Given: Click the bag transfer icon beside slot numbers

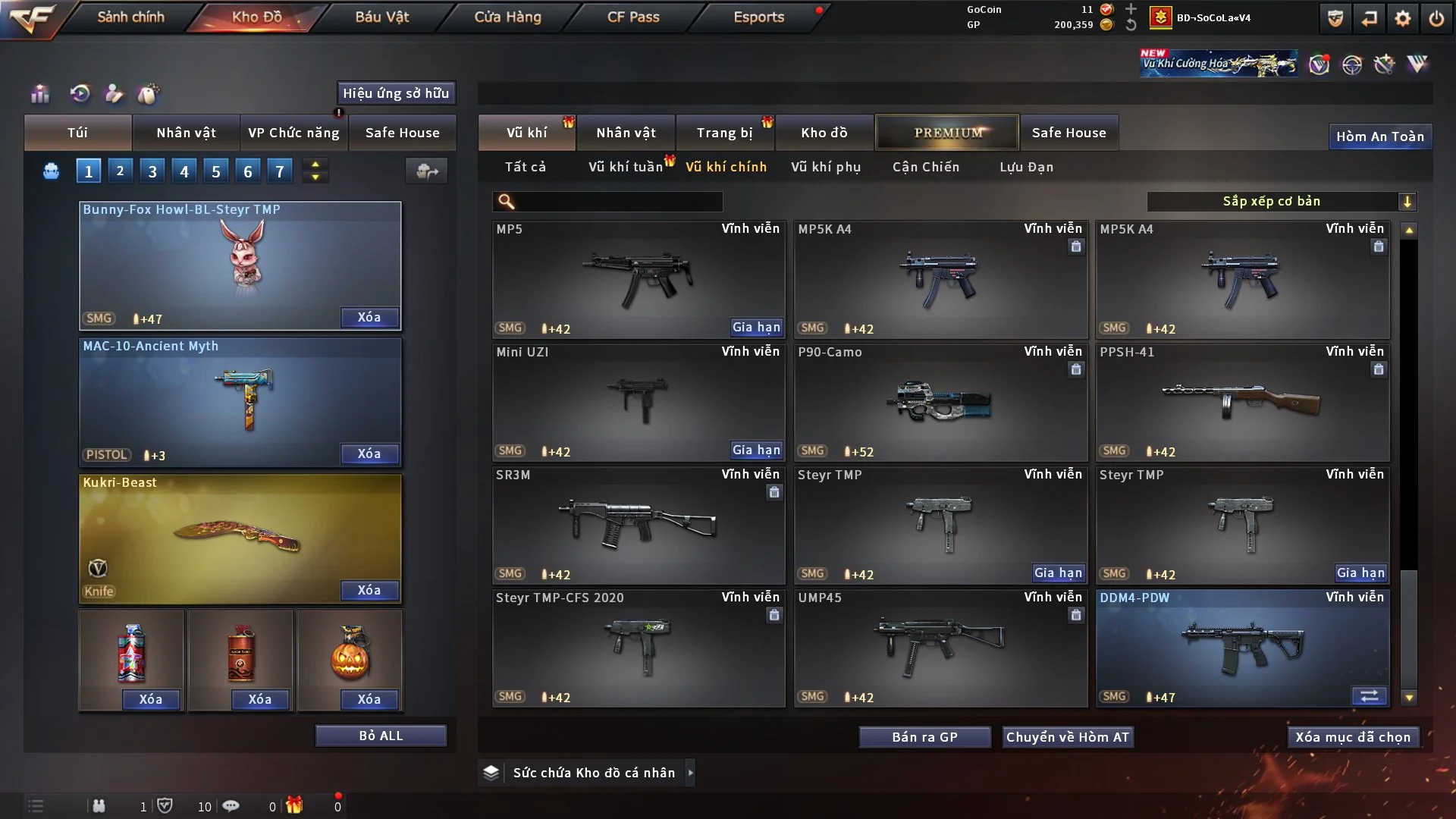Looking at the screenshot, I should click(426, 171).
